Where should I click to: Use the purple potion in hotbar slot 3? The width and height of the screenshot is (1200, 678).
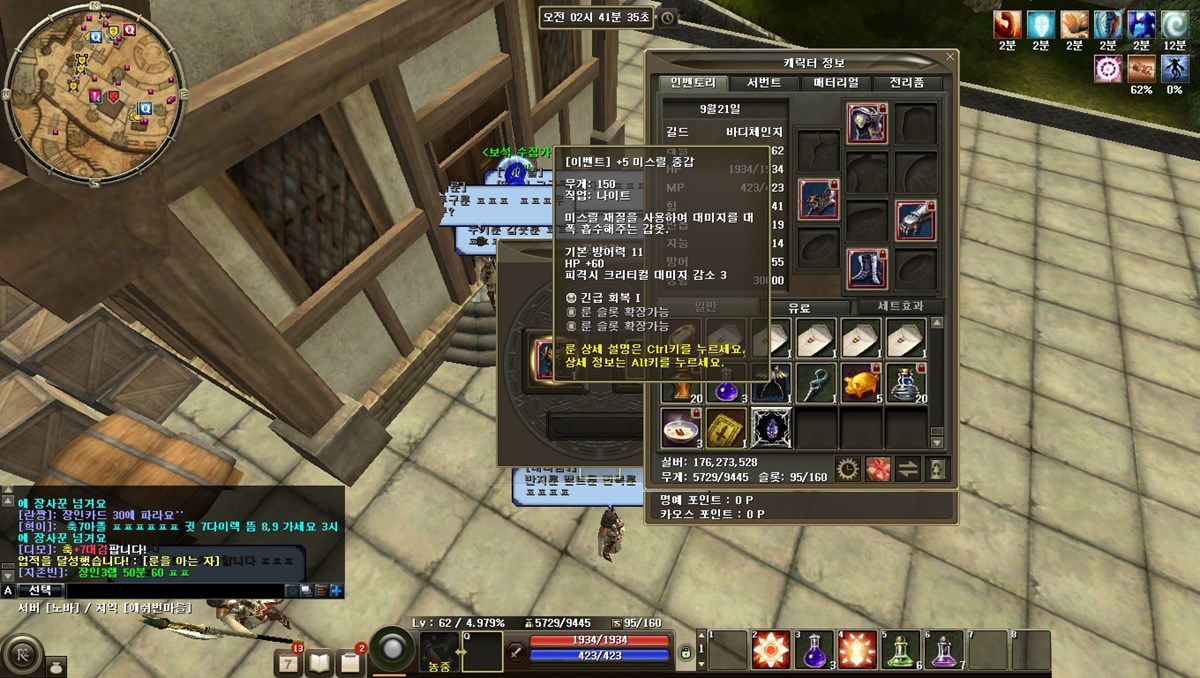814,650
